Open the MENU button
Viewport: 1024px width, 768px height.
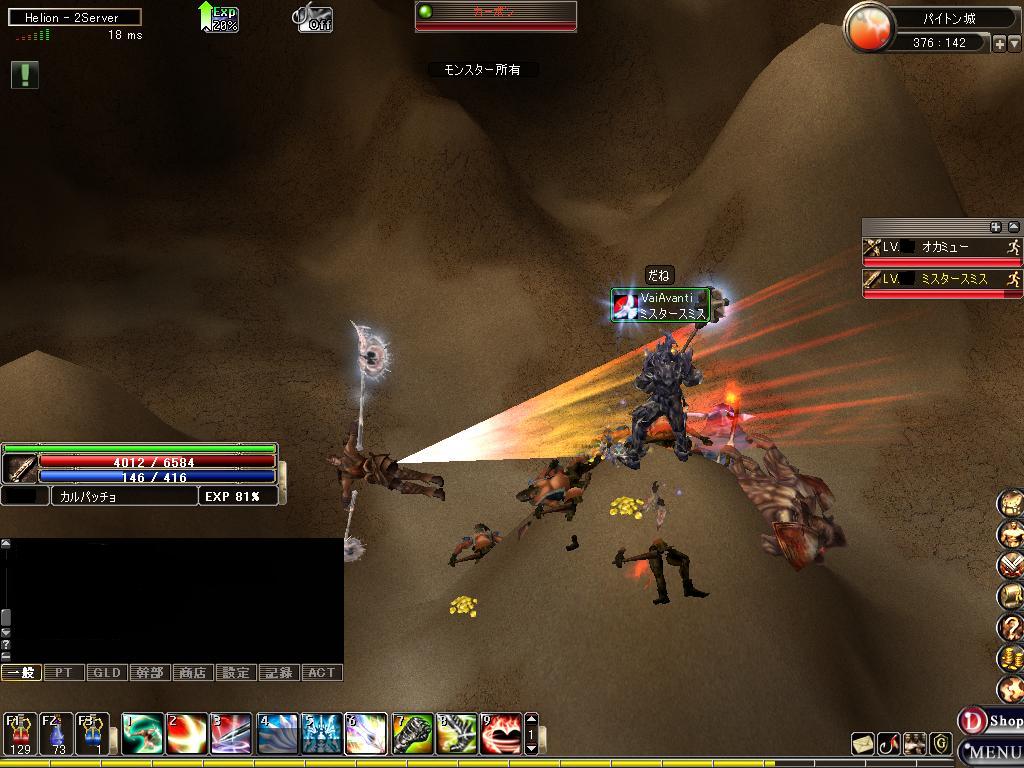coord(992,752)
